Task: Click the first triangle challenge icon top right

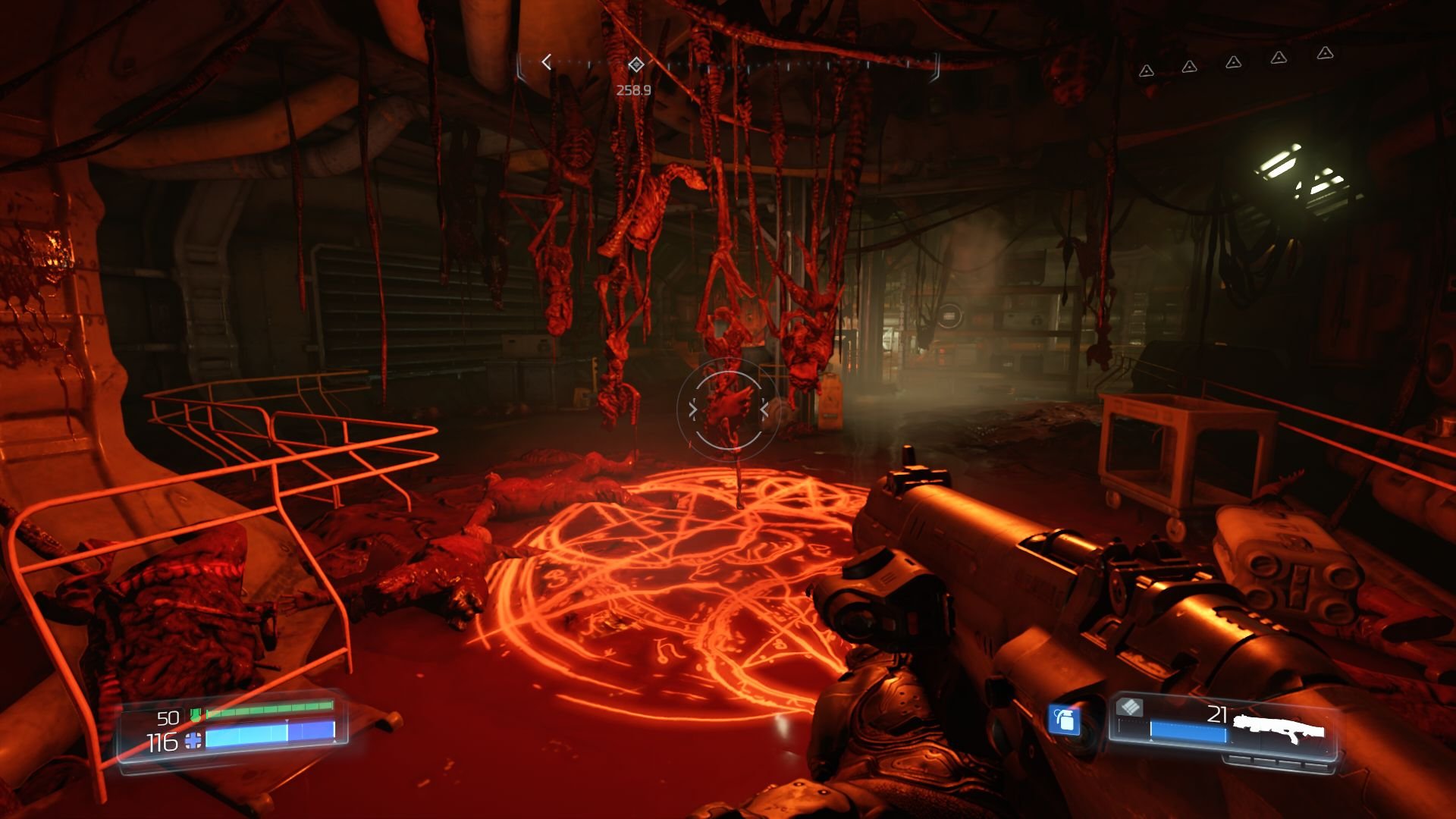Action: click(x=1147, y=71)
